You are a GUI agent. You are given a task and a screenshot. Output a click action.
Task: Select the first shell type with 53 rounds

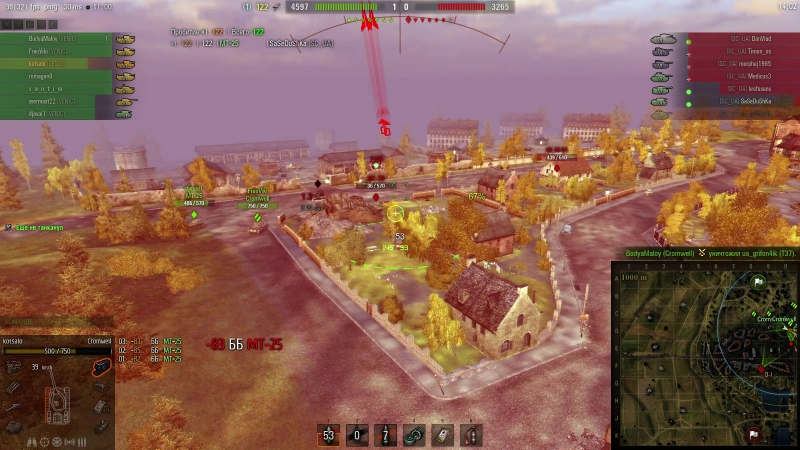tap(328, 435)
